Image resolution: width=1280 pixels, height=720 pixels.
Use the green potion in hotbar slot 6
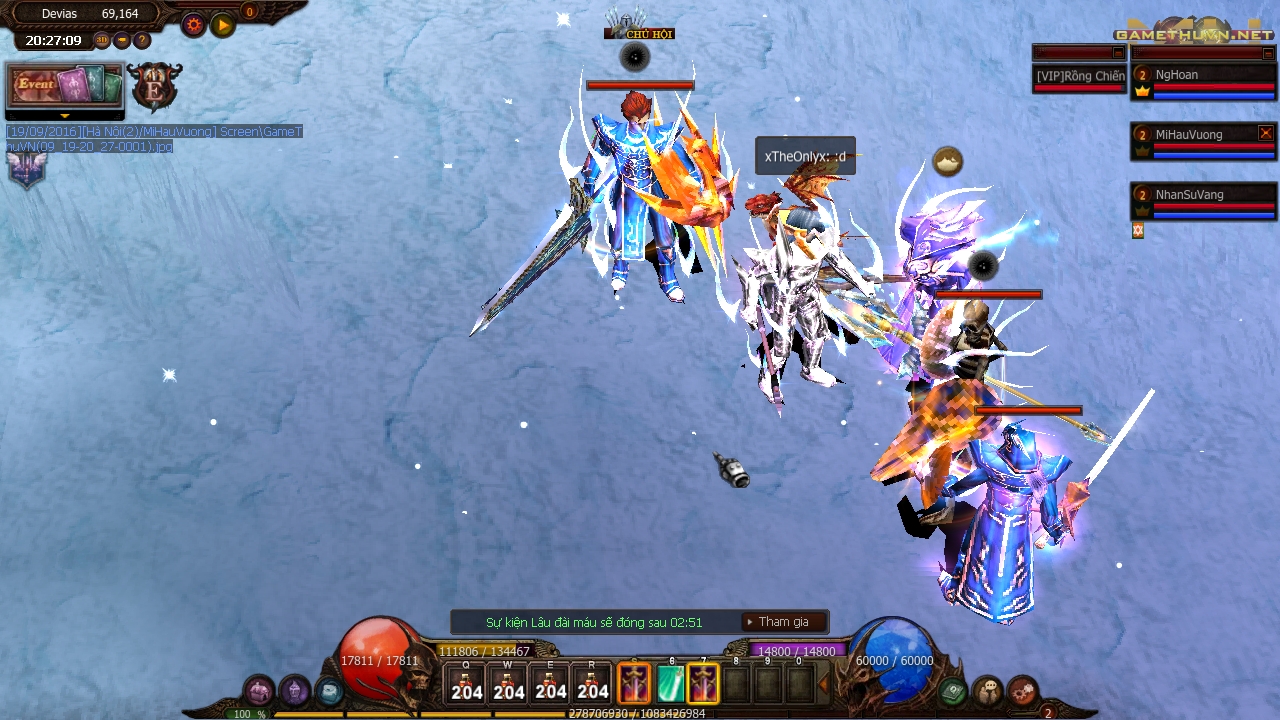[671, 683]
